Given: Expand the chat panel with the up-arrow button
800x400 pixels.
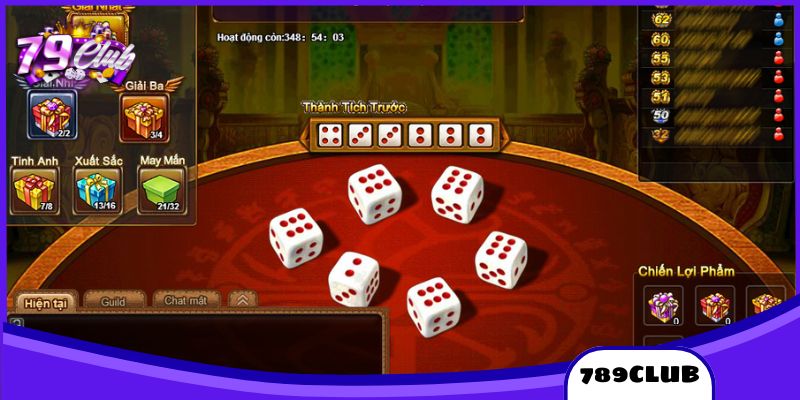Looking at the screenshot, I should 243,299.
